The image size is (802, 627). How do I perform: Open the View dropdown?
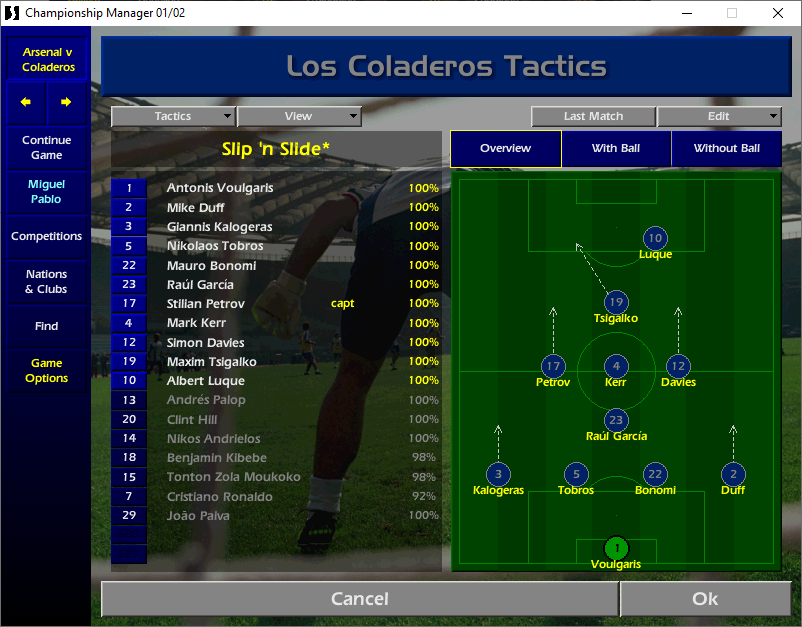pos(298,116)
